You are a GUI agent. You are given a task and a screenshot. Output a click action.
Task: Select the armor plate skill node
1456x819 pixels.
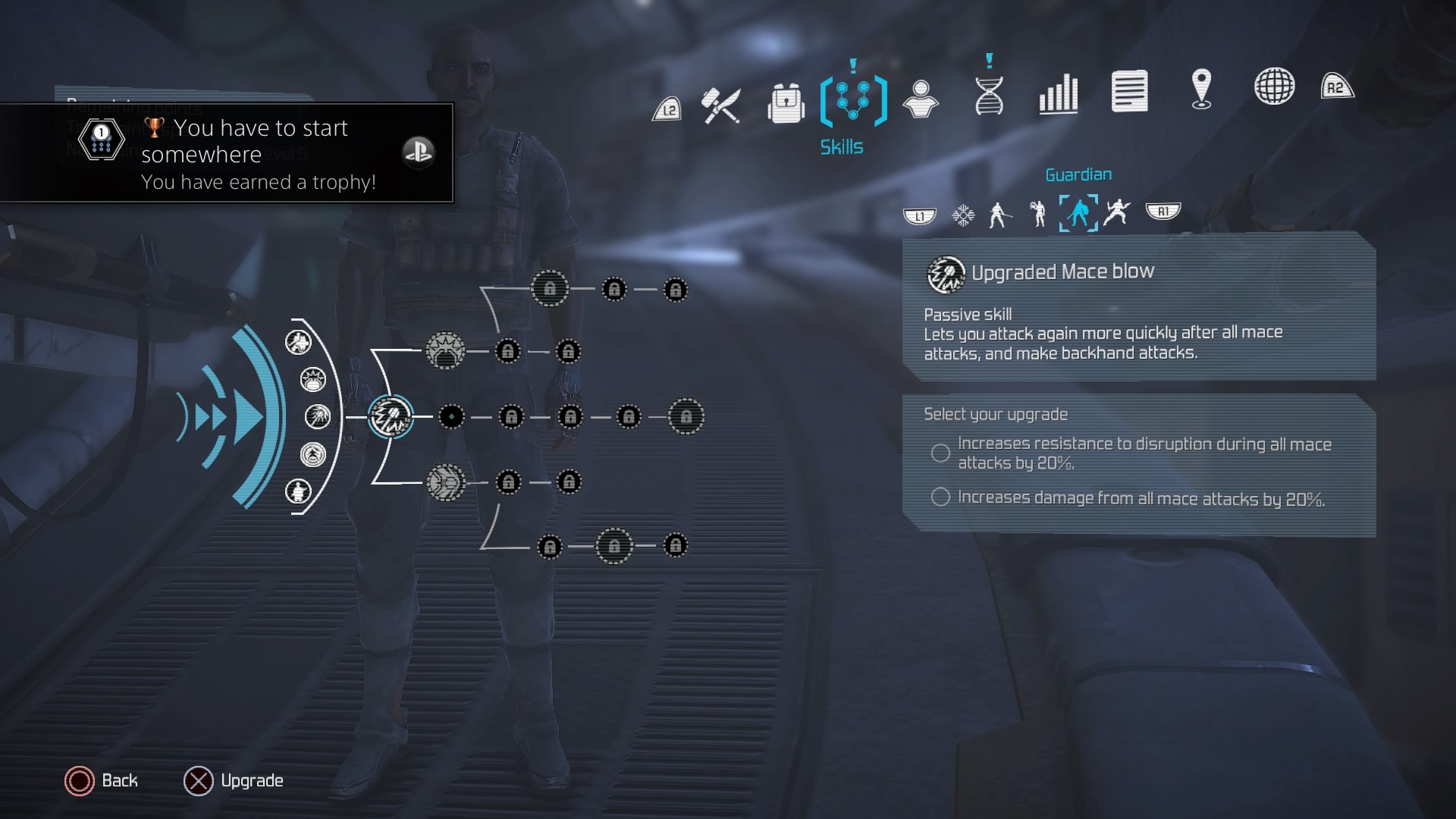point(445,482)
